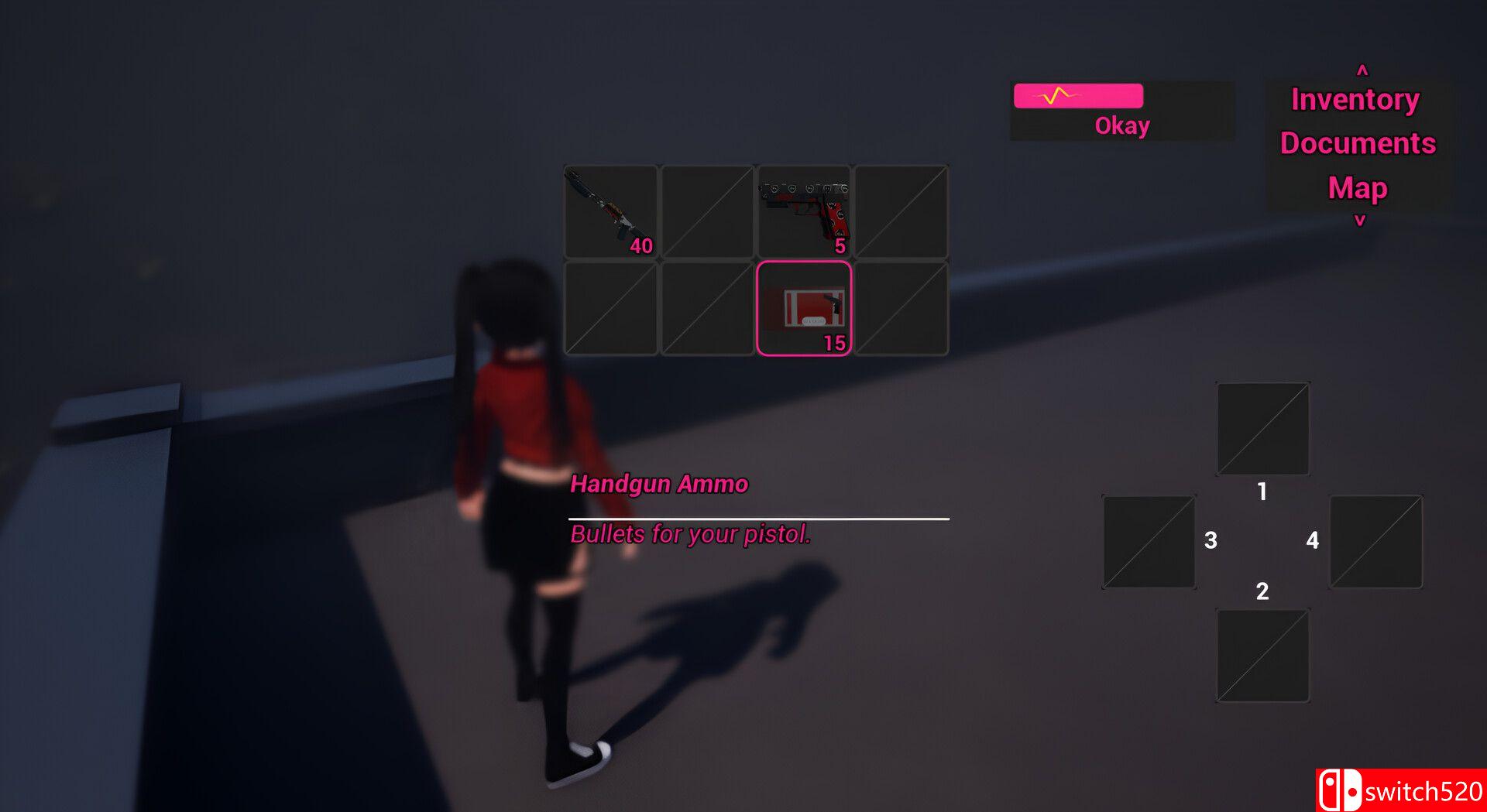Select the empty slot beside the rifle
The image size is (1487, 812).
tap(706, 211)
